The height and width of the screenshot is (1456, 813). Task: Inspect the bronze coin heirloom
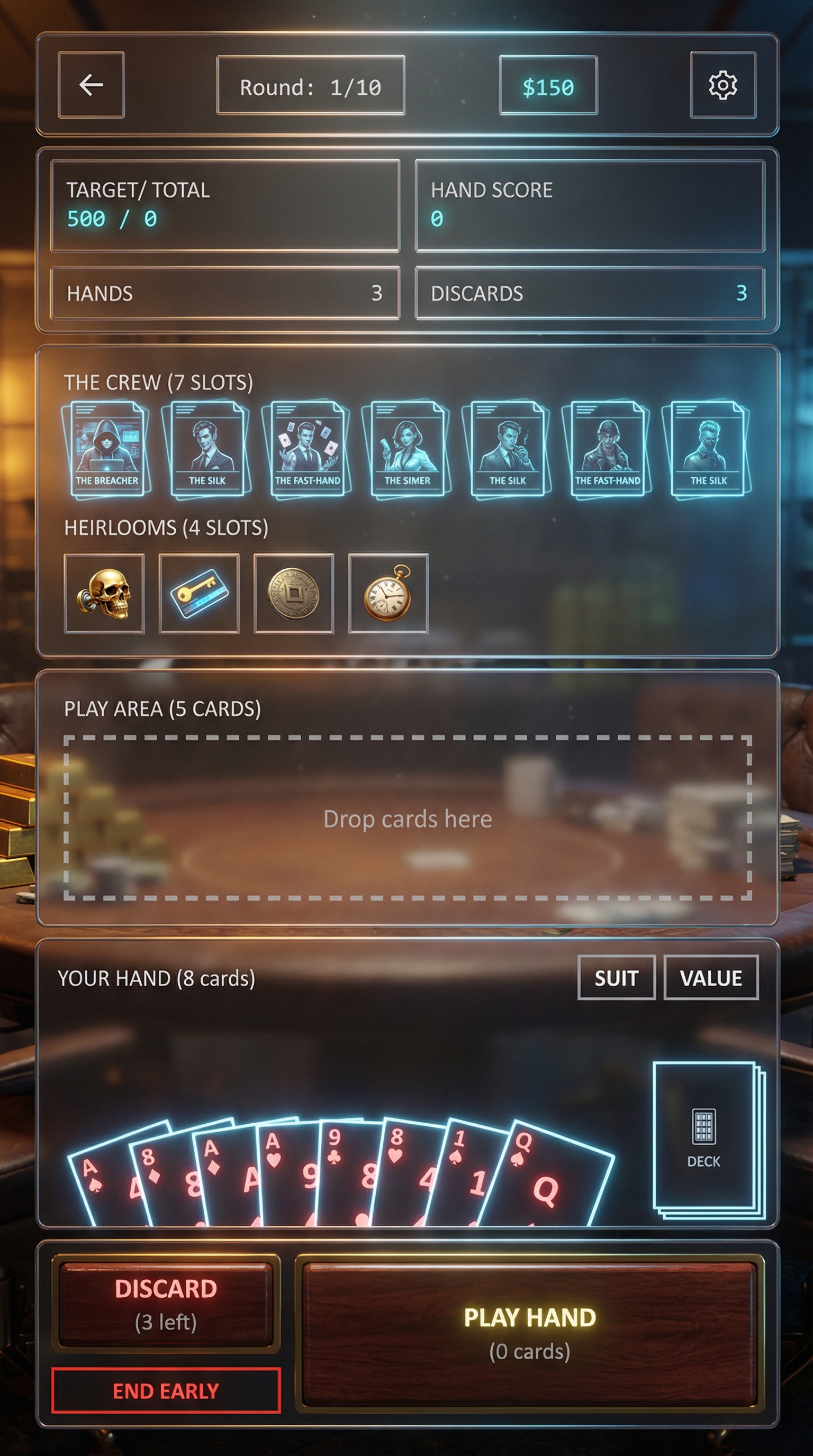point(293,594)
